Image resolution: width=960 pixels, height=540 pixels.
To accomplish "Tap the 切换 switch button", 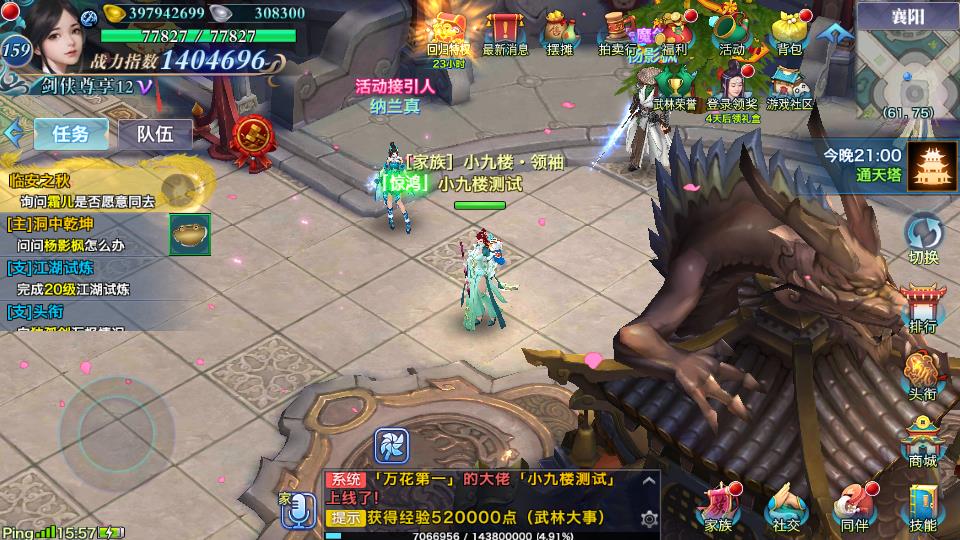I will (923, 238).
